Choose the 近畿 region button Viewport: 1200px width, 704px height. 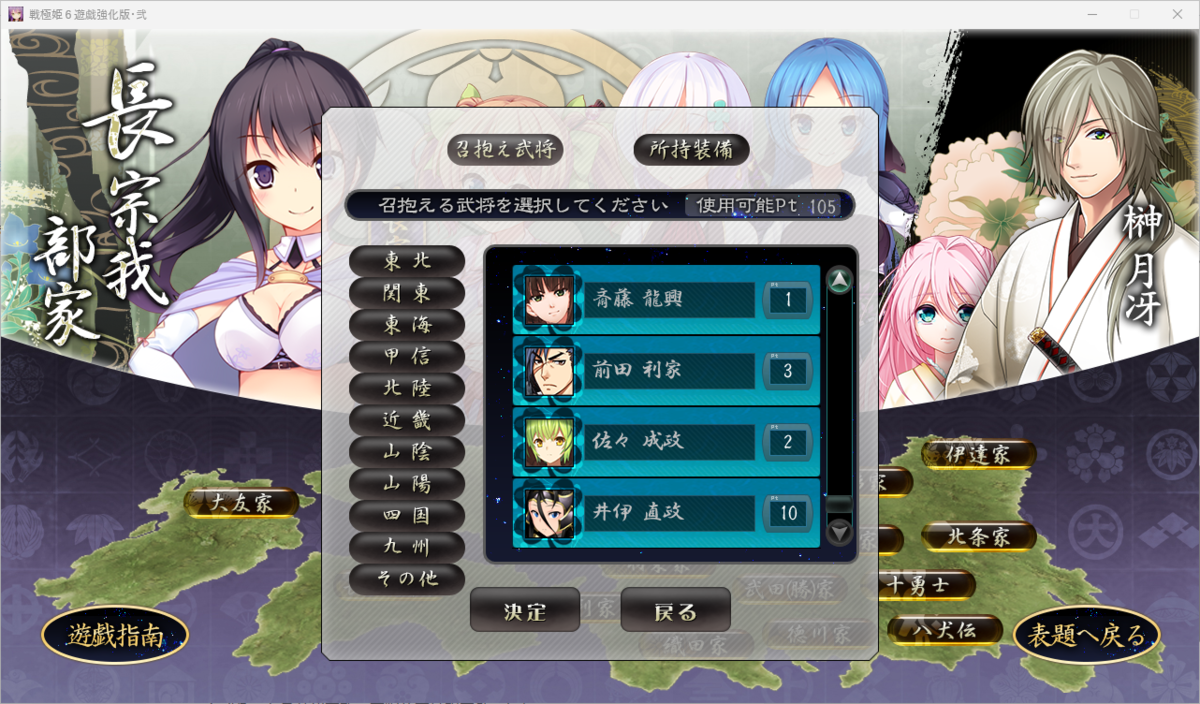pyautogui.click(x=407, y=420)
